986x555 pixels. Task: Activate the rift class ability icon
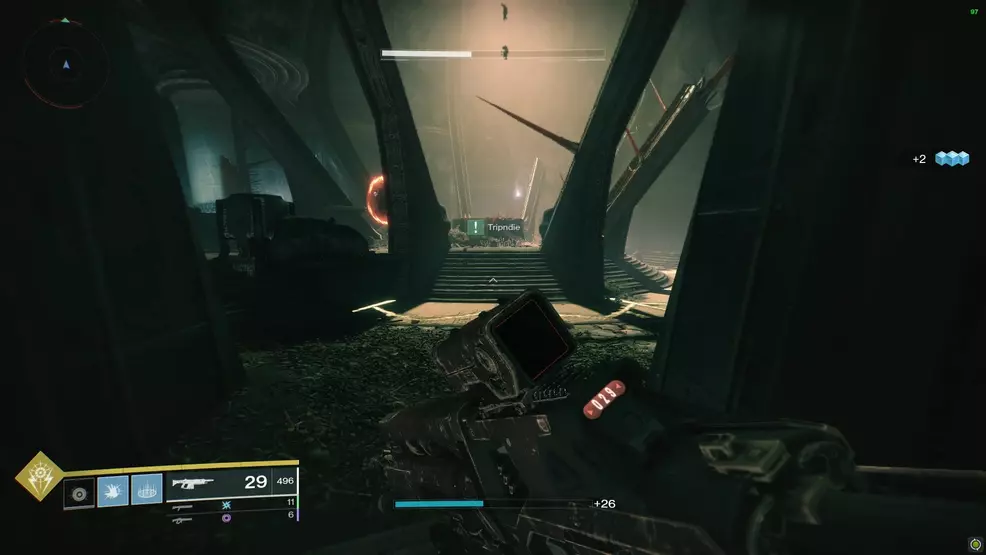point(146,490)
